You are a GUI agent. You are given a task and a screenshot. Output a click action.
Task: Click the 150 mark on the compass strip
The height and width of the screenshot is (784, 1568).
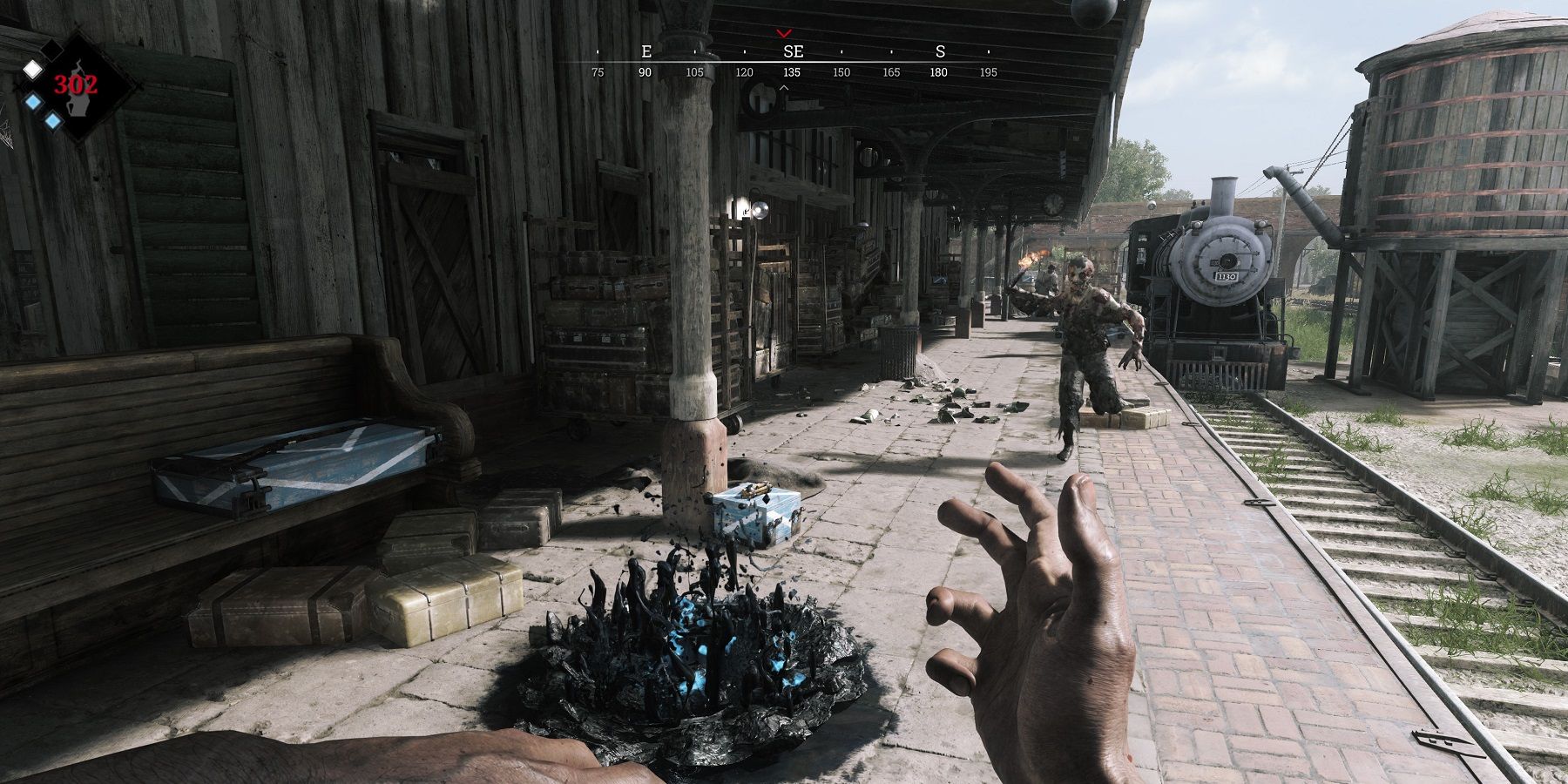[841, 73]
